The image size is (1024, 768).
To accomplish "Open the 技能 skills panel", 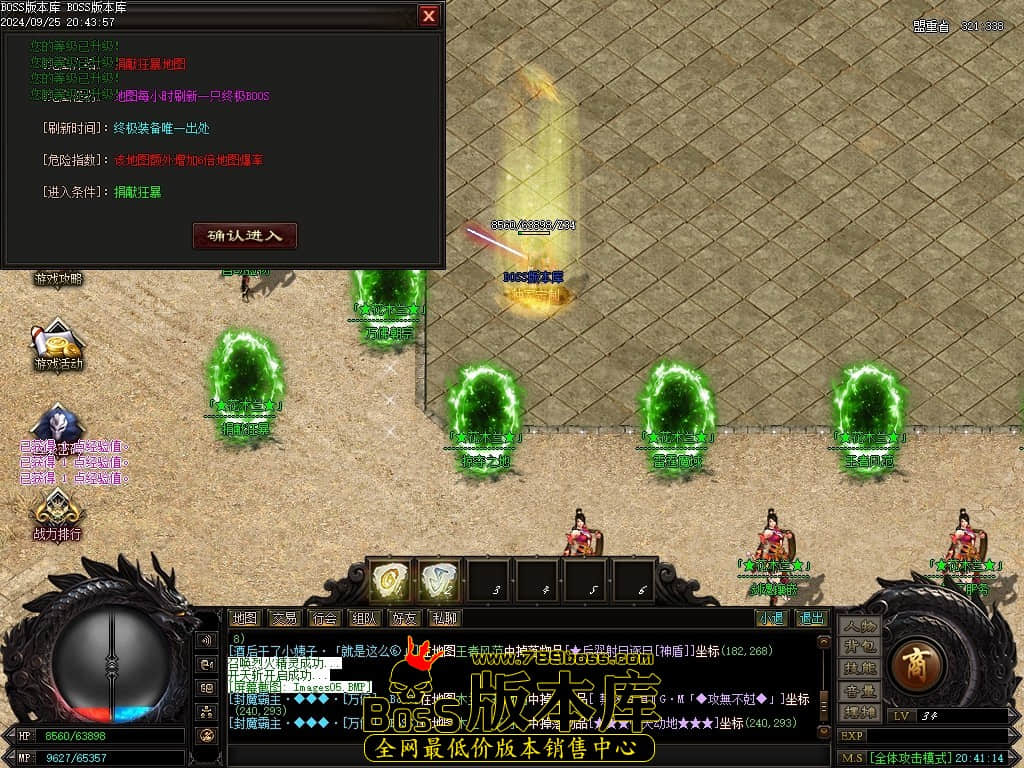I will (x=860, y=668).
